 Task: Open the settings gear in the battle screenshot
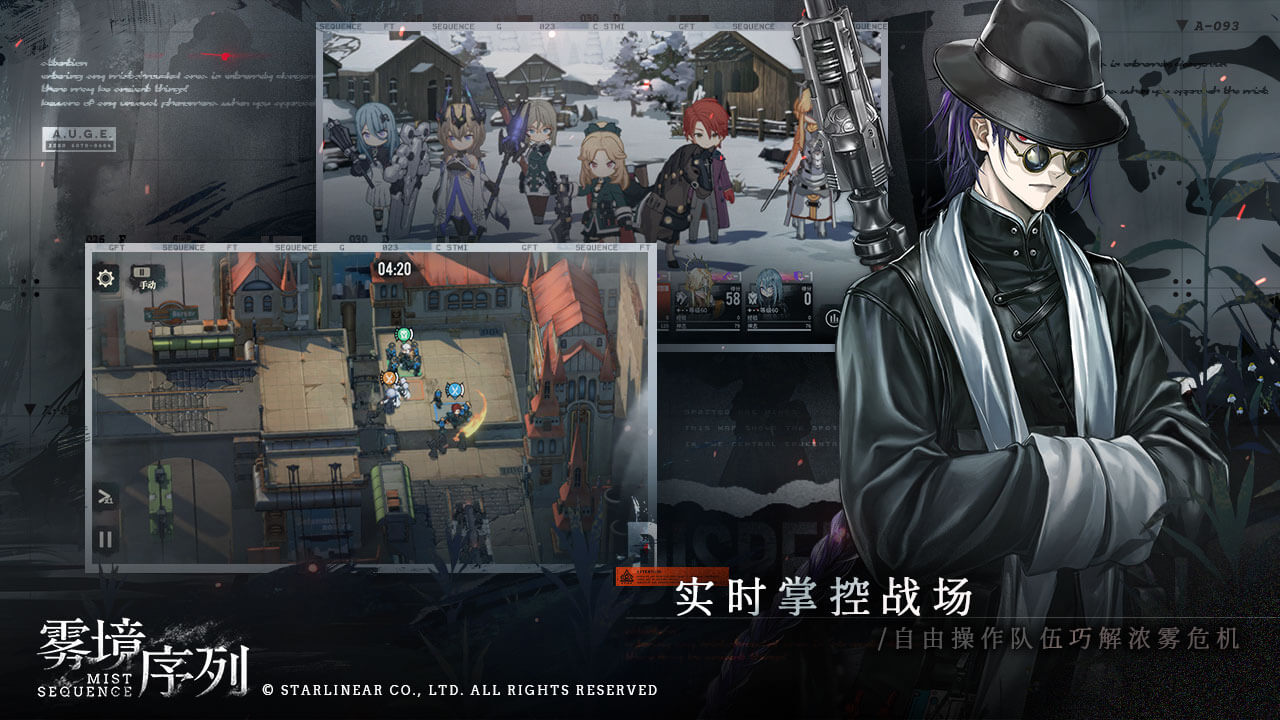(x=103, y=276)
